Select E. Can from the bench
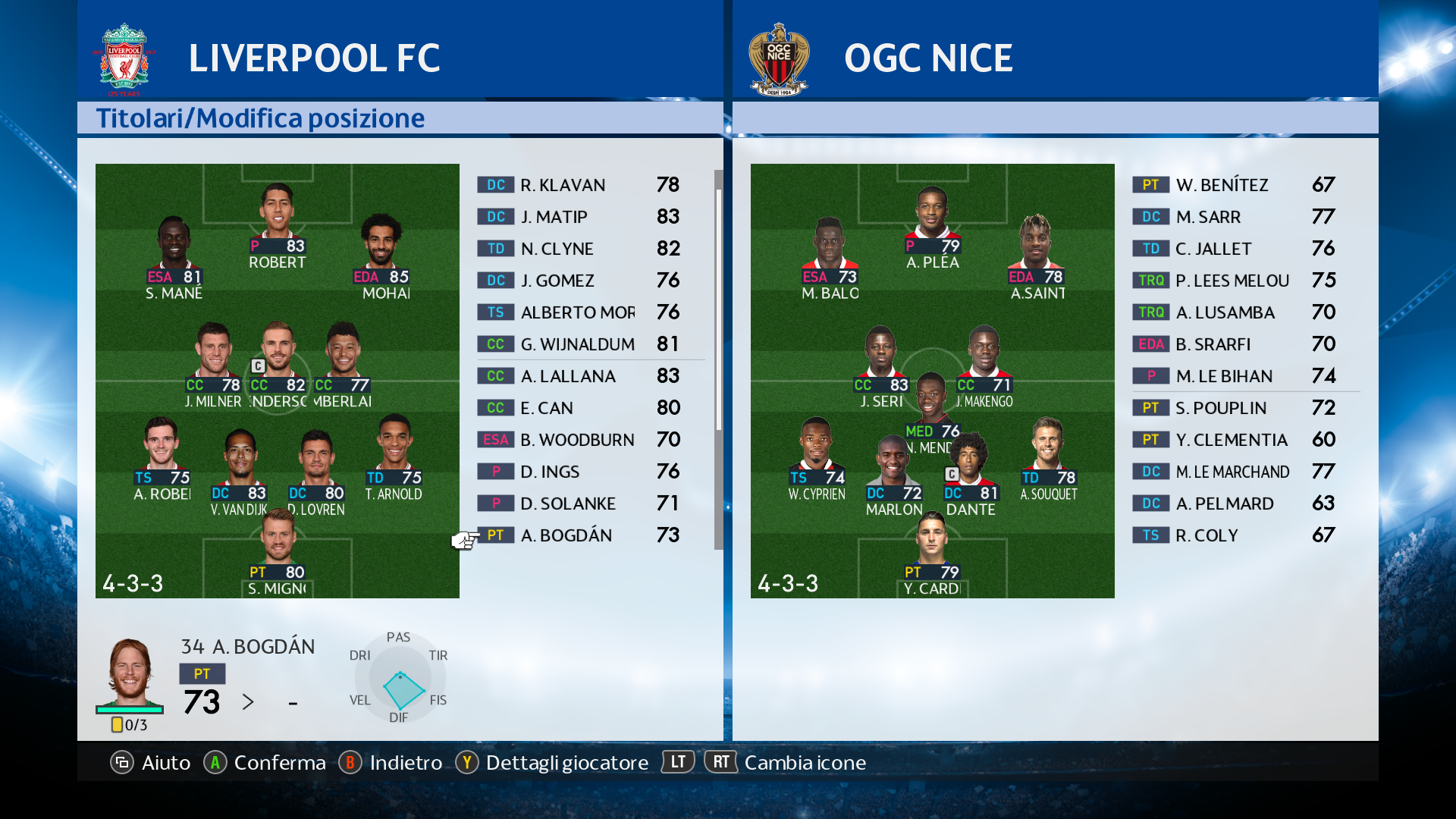Image resolution: width=1456 pixels, height=819 pixels. (580, 408)
